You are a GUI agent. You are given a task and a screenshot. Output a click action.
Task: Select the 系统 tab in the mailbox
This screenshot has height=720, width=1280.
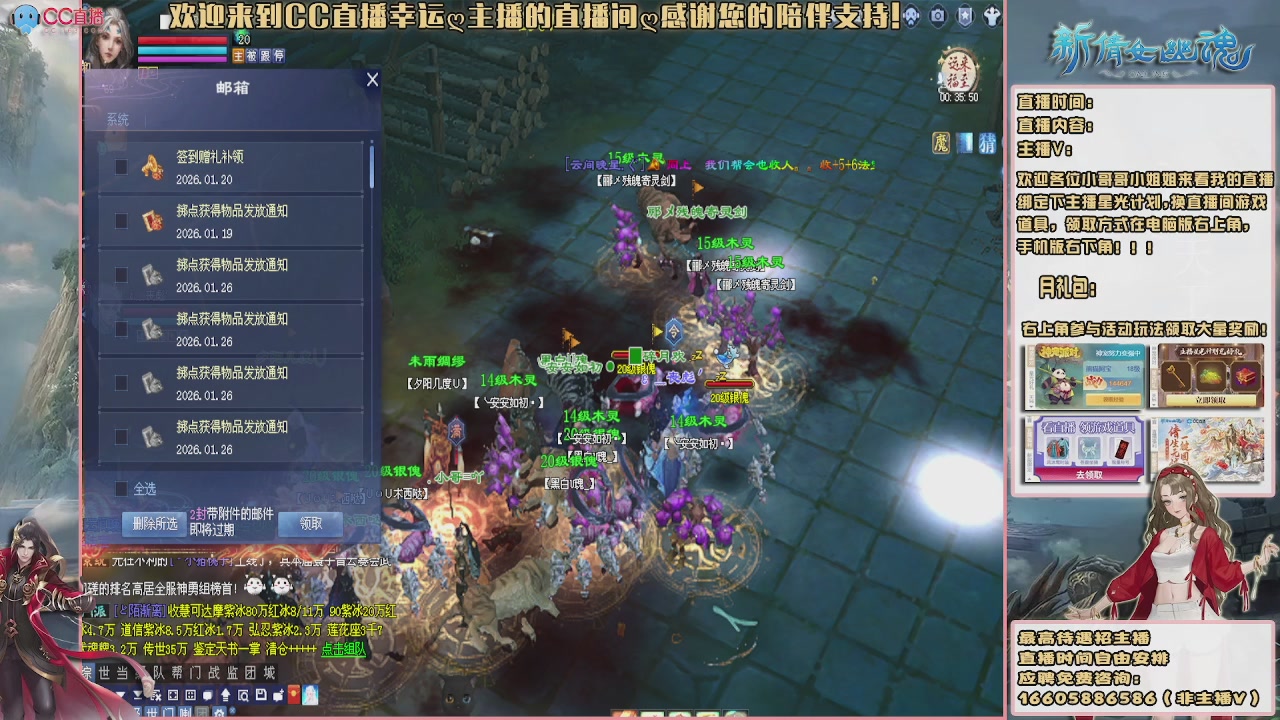tap(119, 118)
